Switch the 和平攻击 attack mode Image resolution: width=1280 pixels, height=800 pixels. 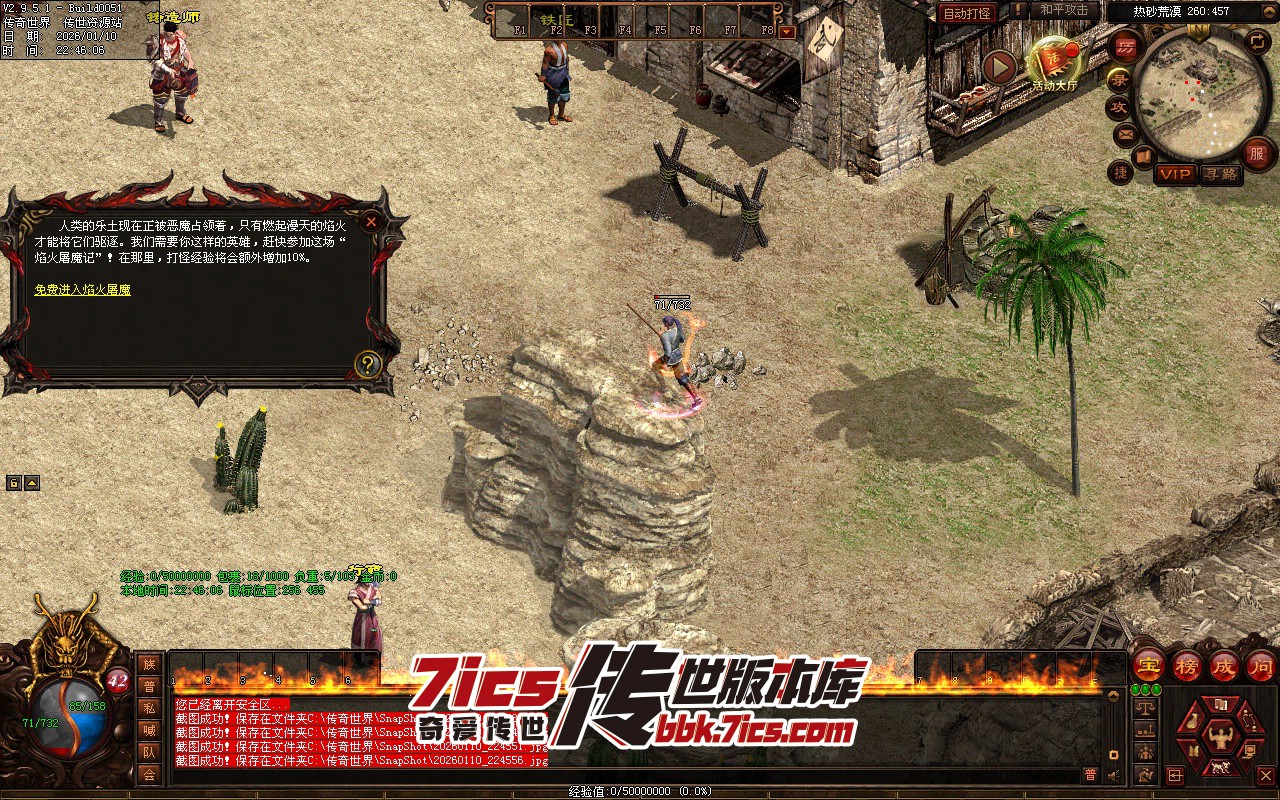point(1063,10)
